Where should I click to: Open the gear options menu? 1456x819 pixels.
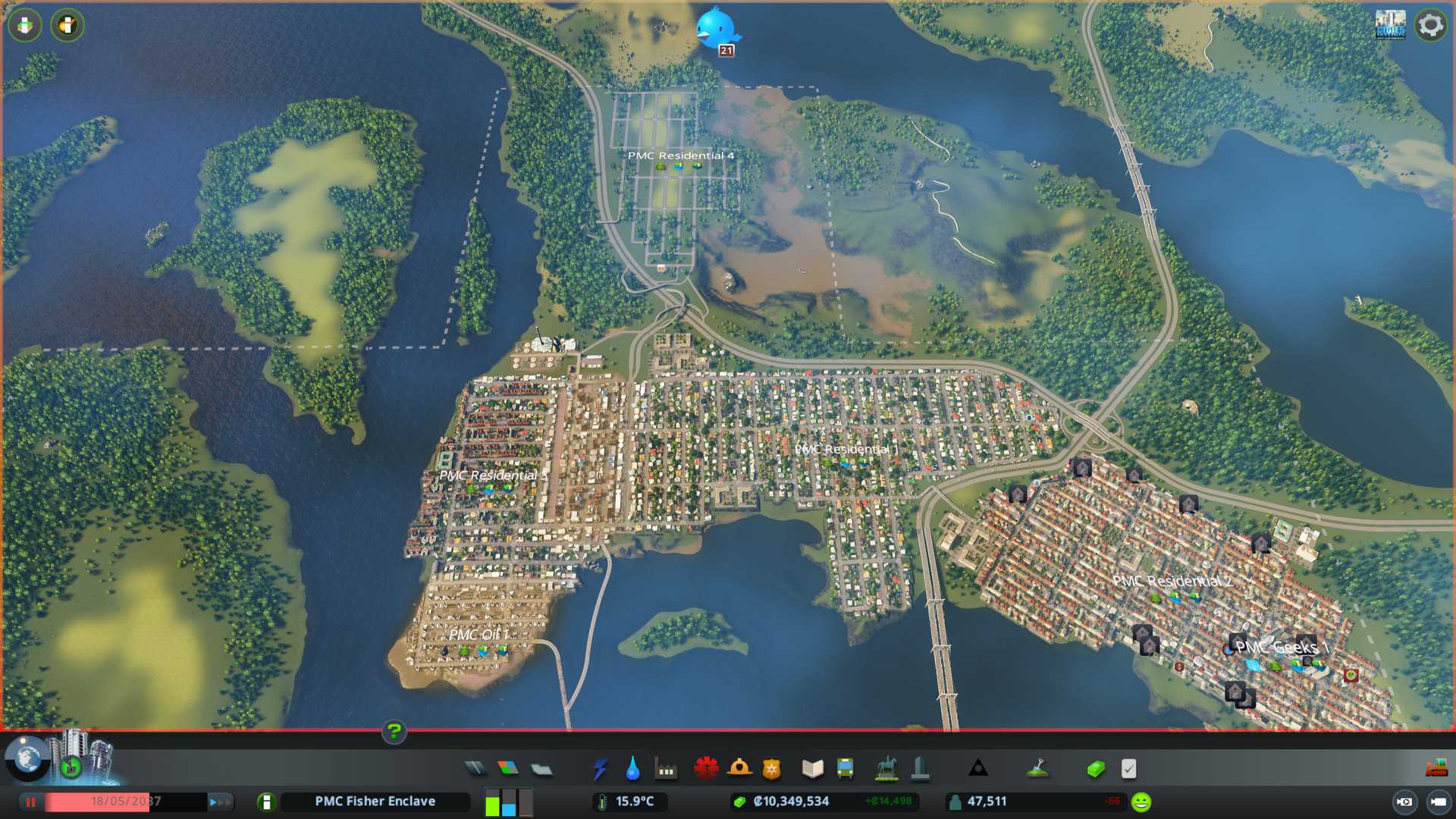coord(1430,25)
